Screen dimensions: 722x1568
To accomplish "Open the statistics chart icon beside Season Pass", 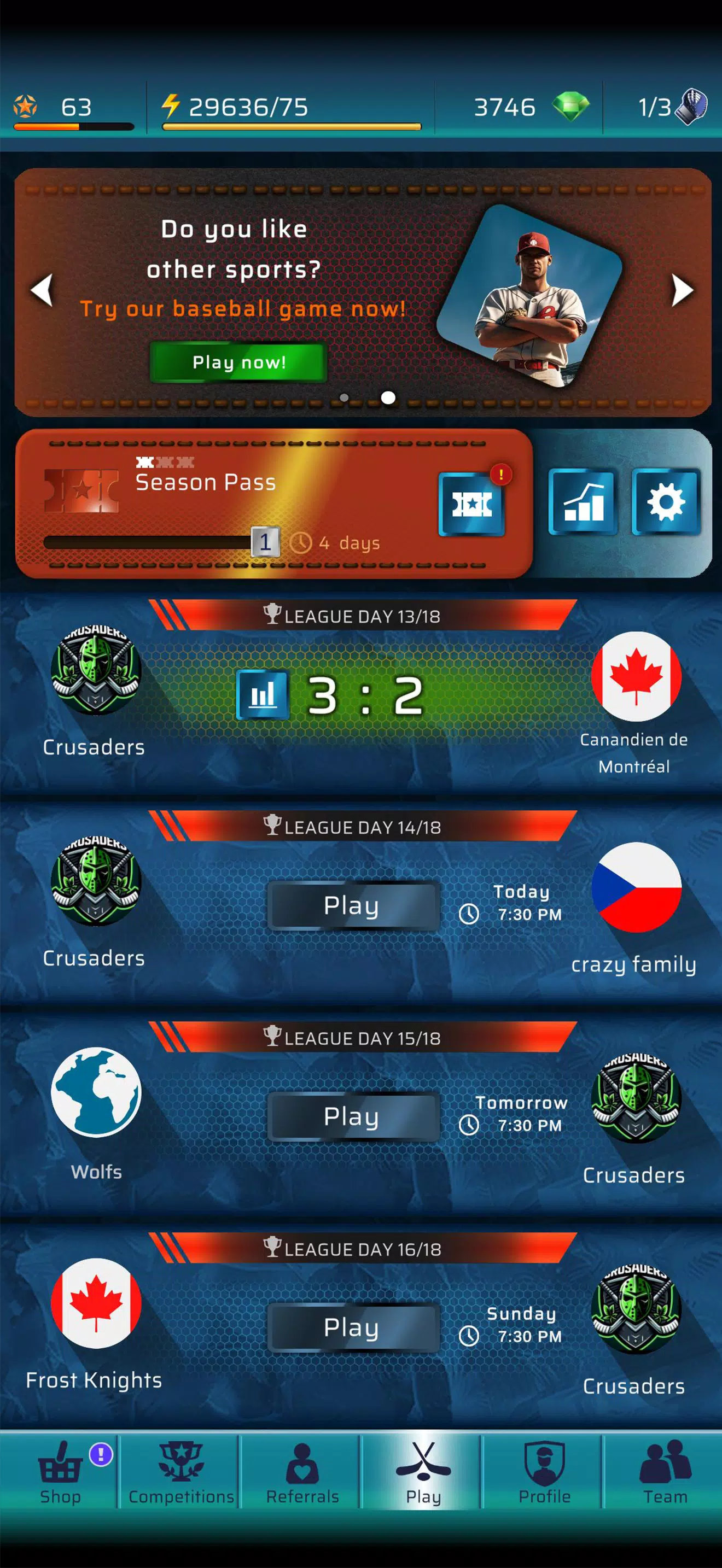I will 580,502.
